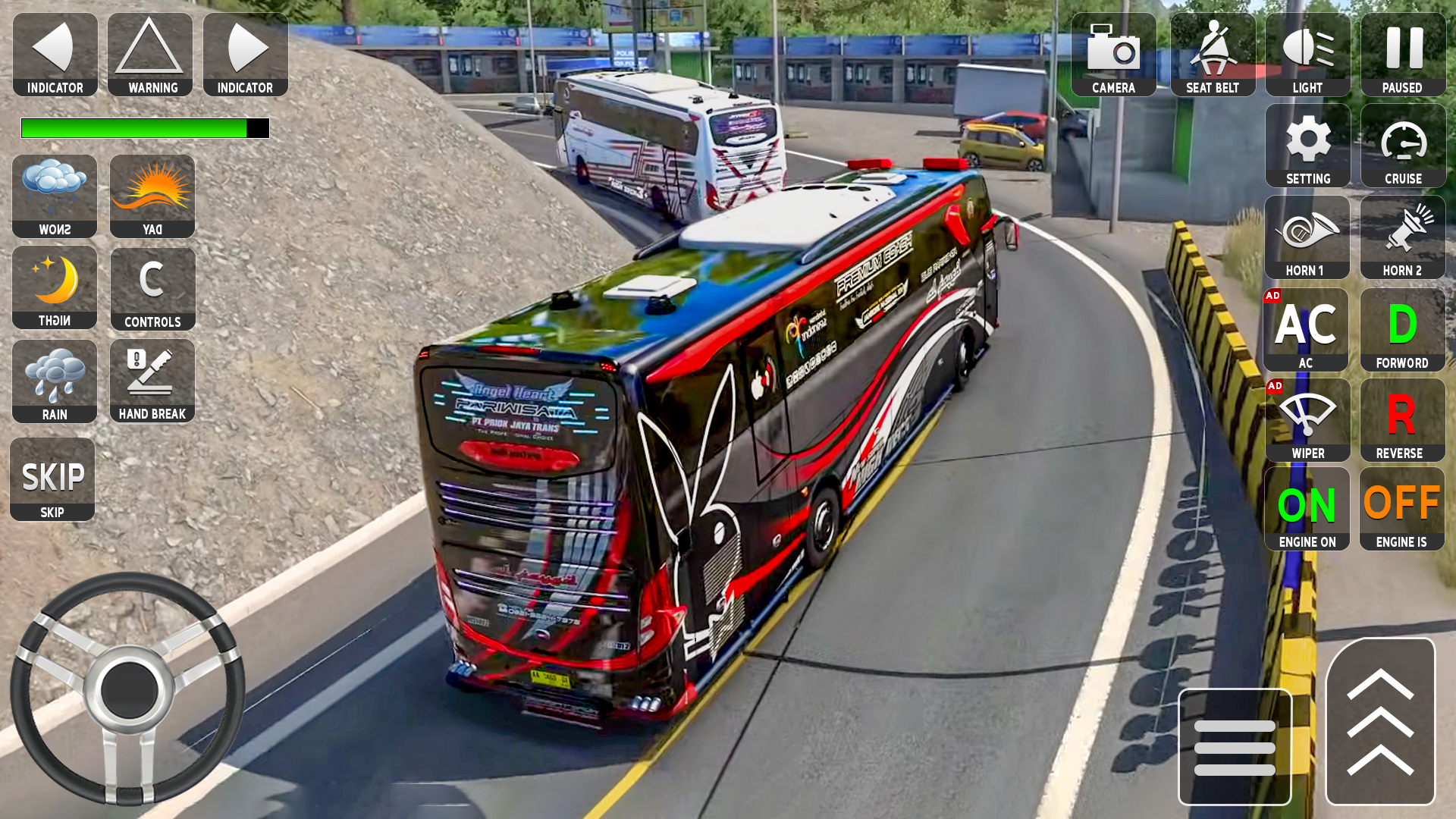Viewport: 1456px width, 819px height.
Task: Fasten the Seat Belt
Action: (x=1212, y=55)
